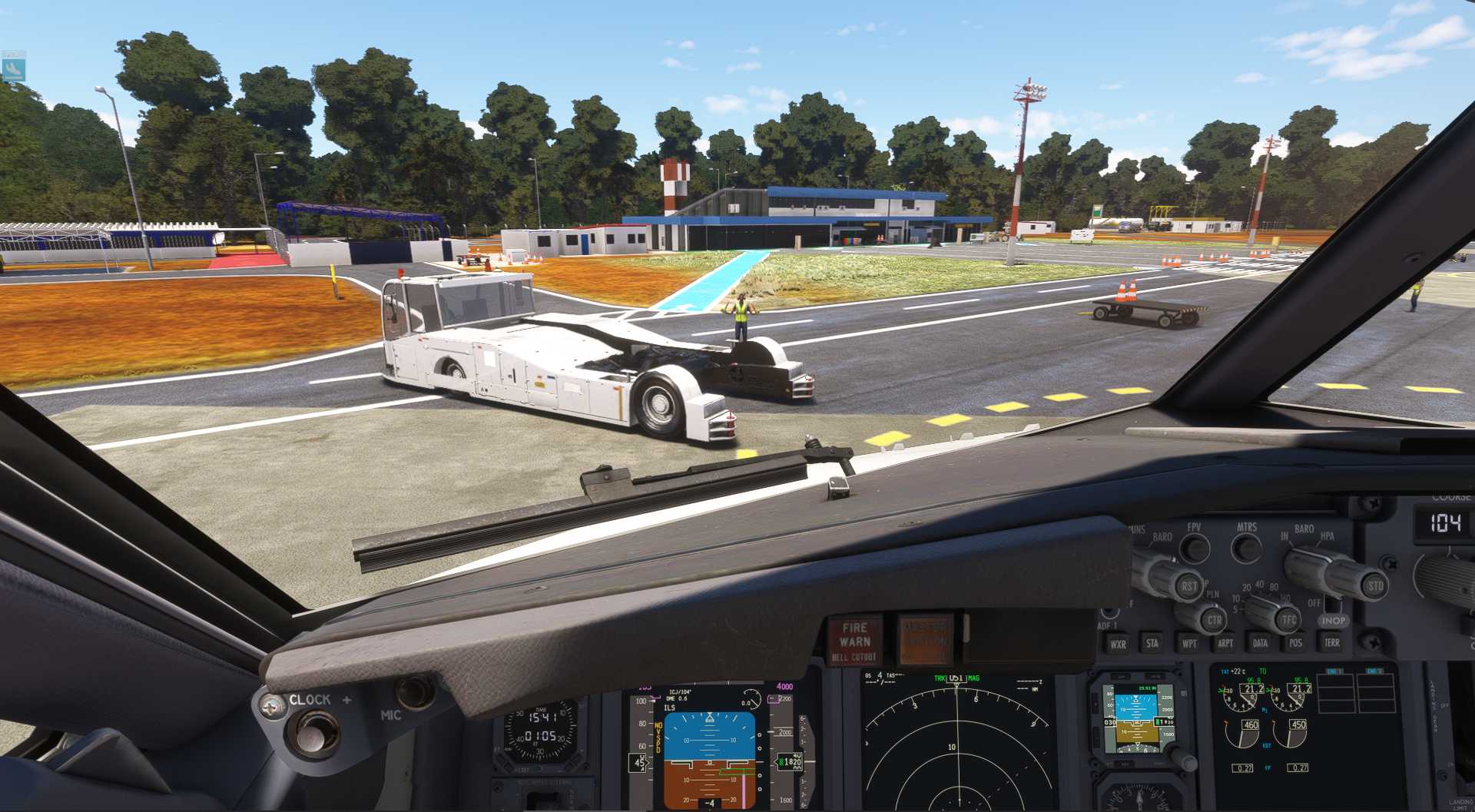Push the FPV flight path vector button
Image resolution: width=1475 pixels, height=812 pixels.
[1194, 548]
